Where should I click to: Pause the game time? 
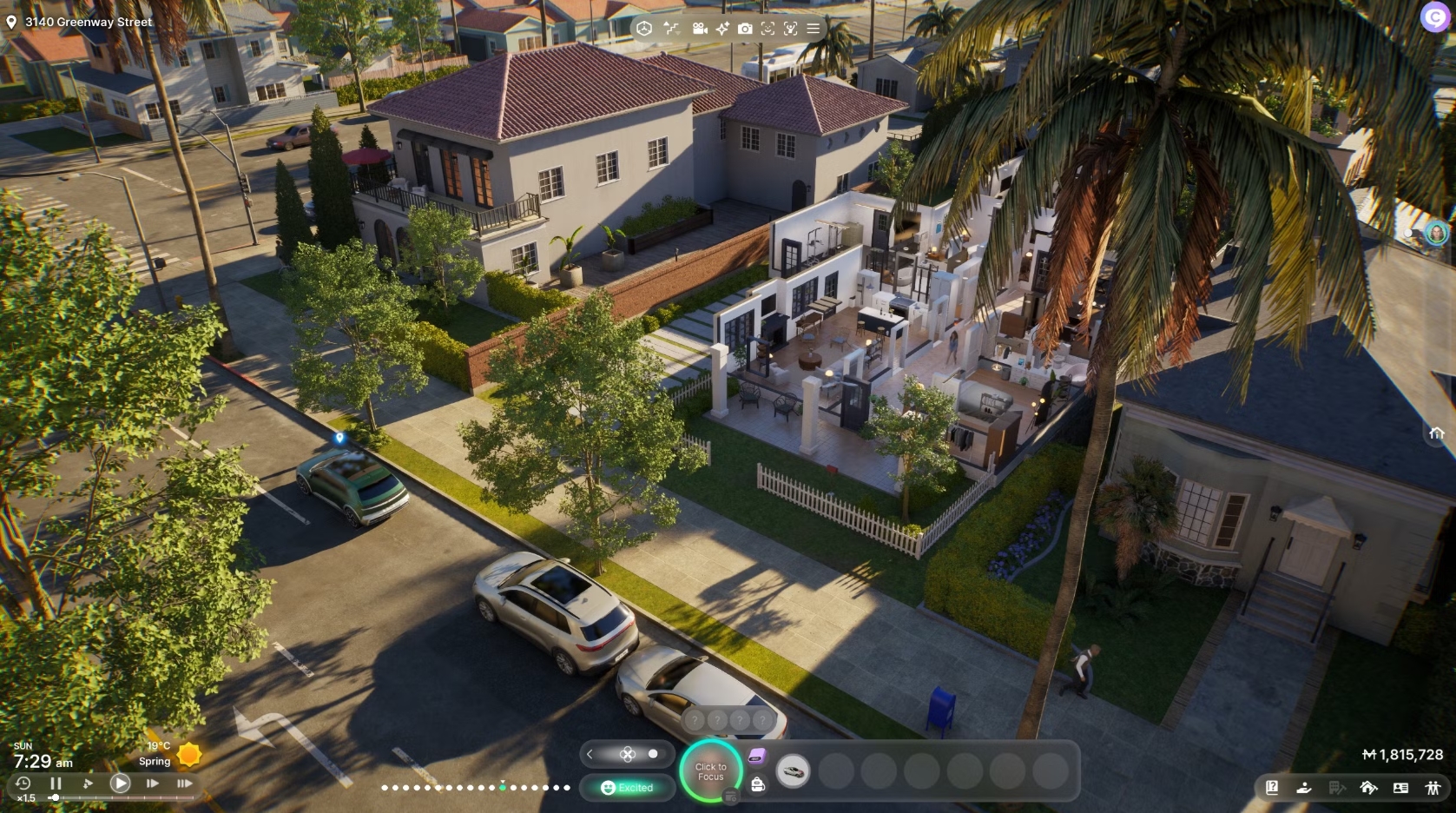[56, 783]
